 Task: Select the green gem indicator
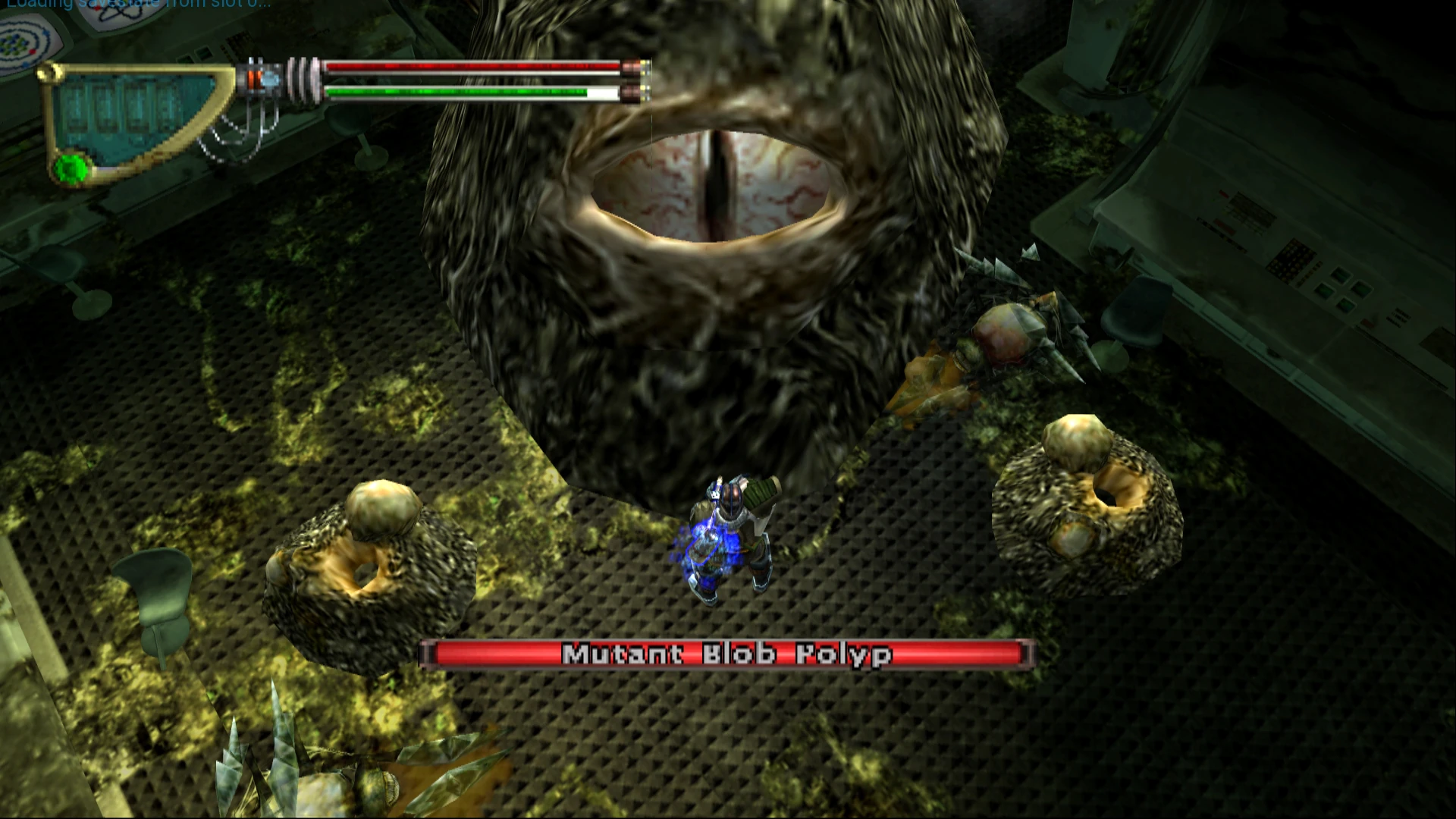(x=72, y=168)
